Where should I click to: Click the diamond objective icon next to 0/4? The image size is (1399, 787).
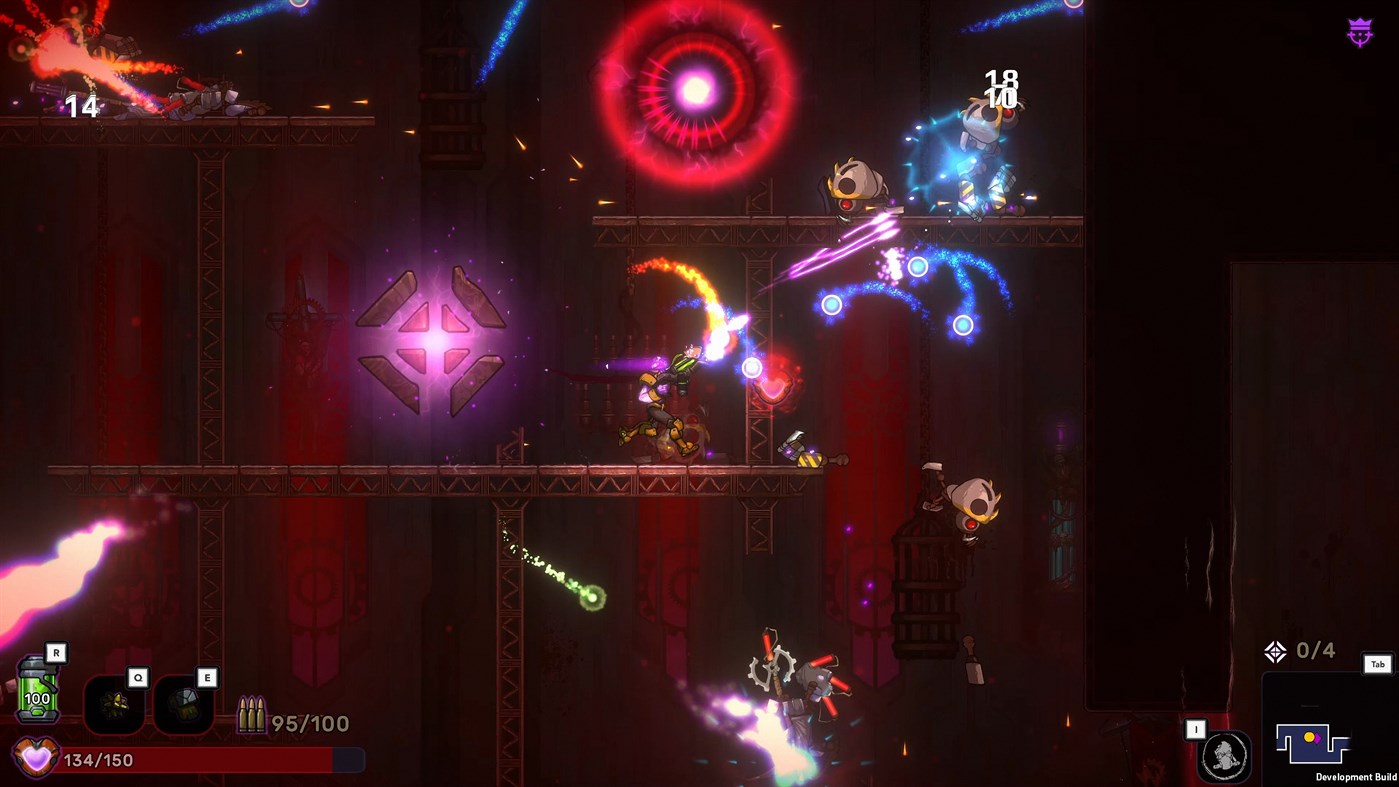pyautogui.click(x=1276, y=650)
